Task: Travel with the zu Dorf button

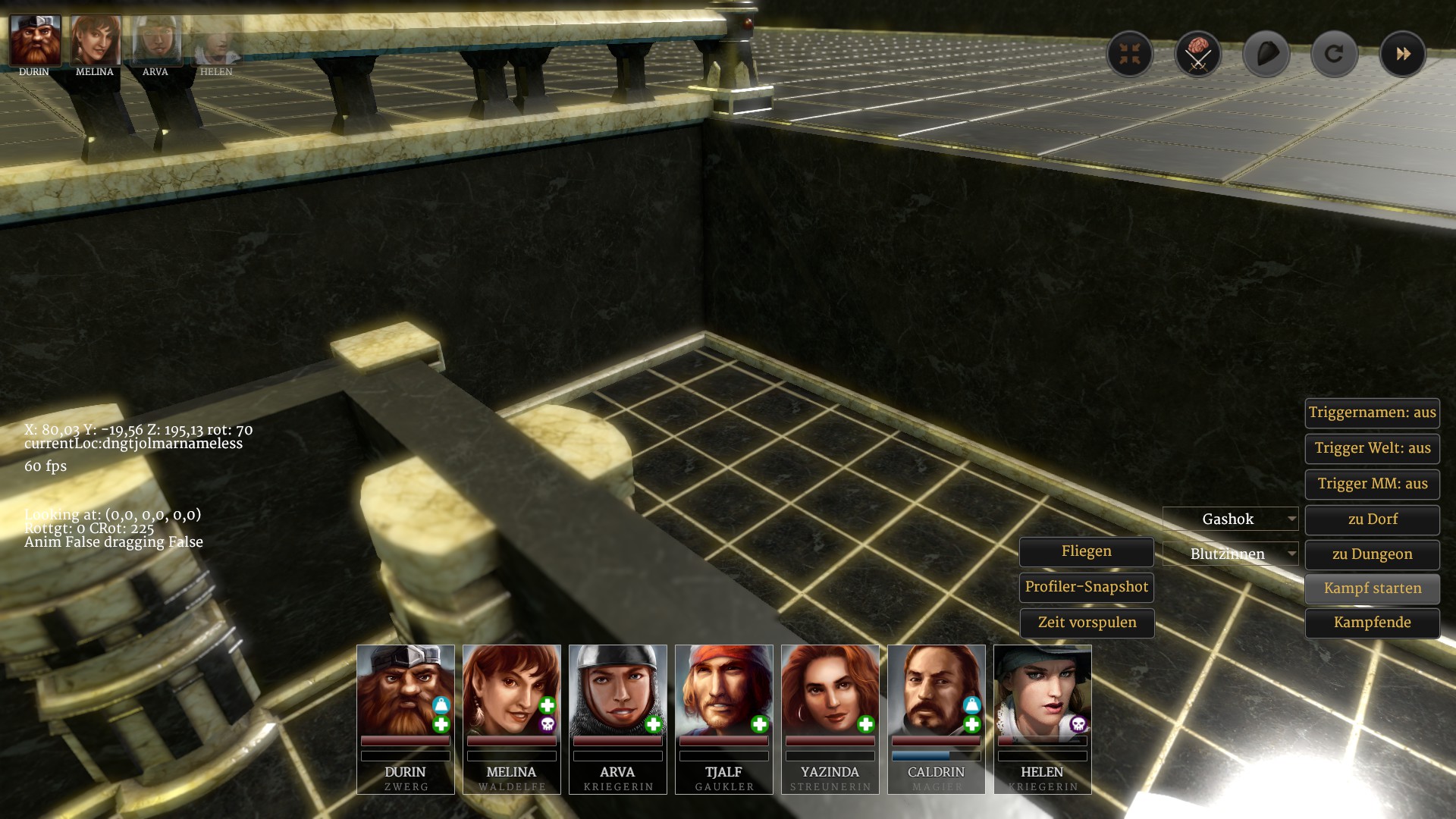Action: (1372, 519)
